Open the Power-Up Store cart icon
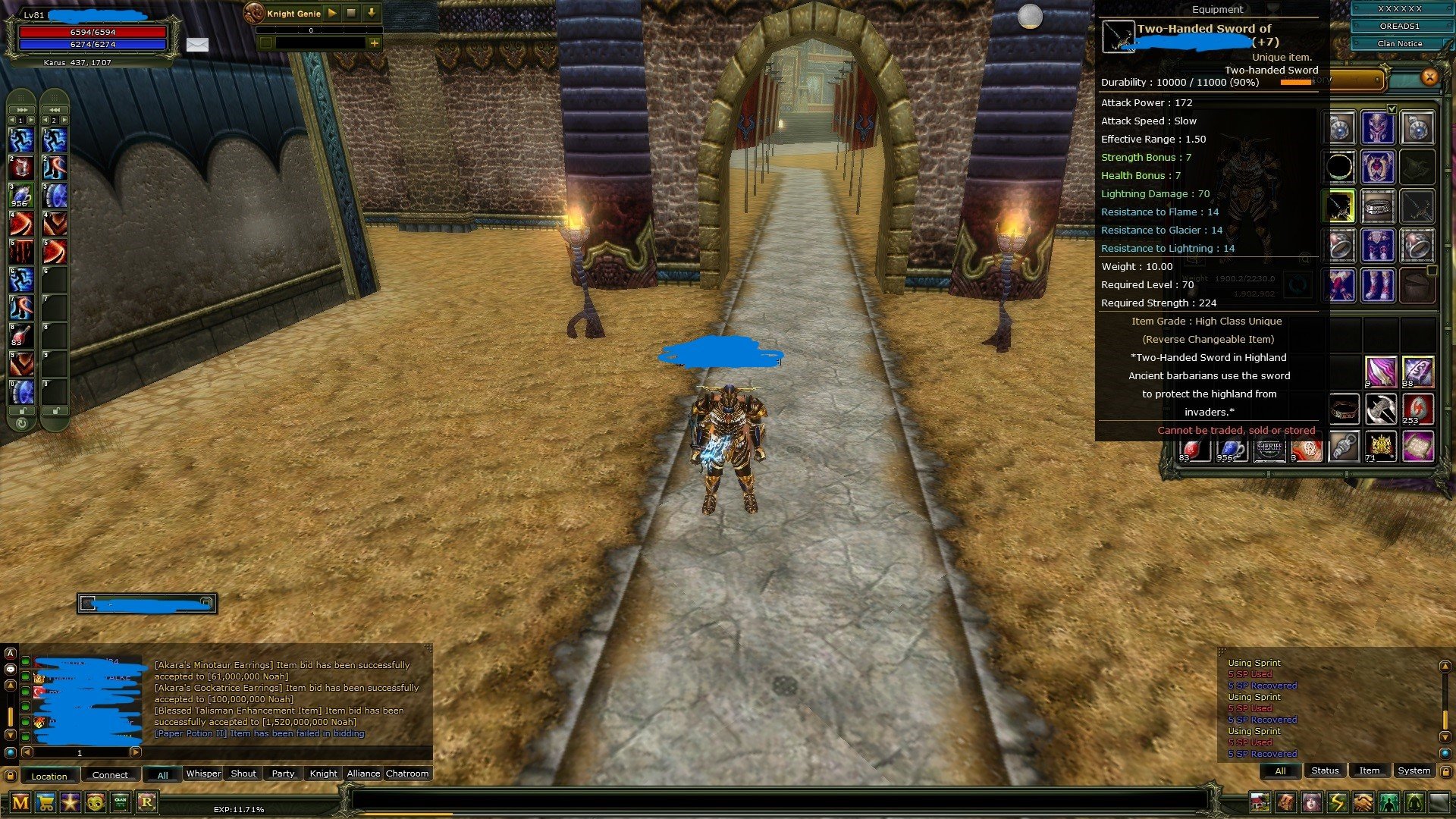Viewport: 1456px width, 819px height. pyautogui.click(x=44, y=802)
